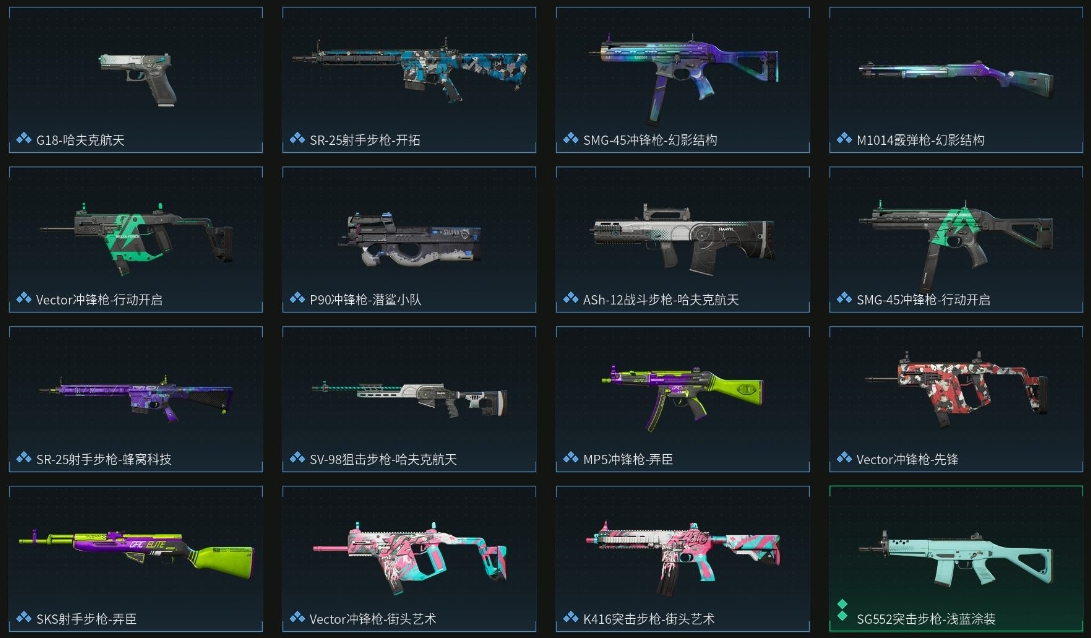Select the SG552突击步枪-浅蓝涂装 skin
Screen dimensions: 1091x638
[956, 558]
